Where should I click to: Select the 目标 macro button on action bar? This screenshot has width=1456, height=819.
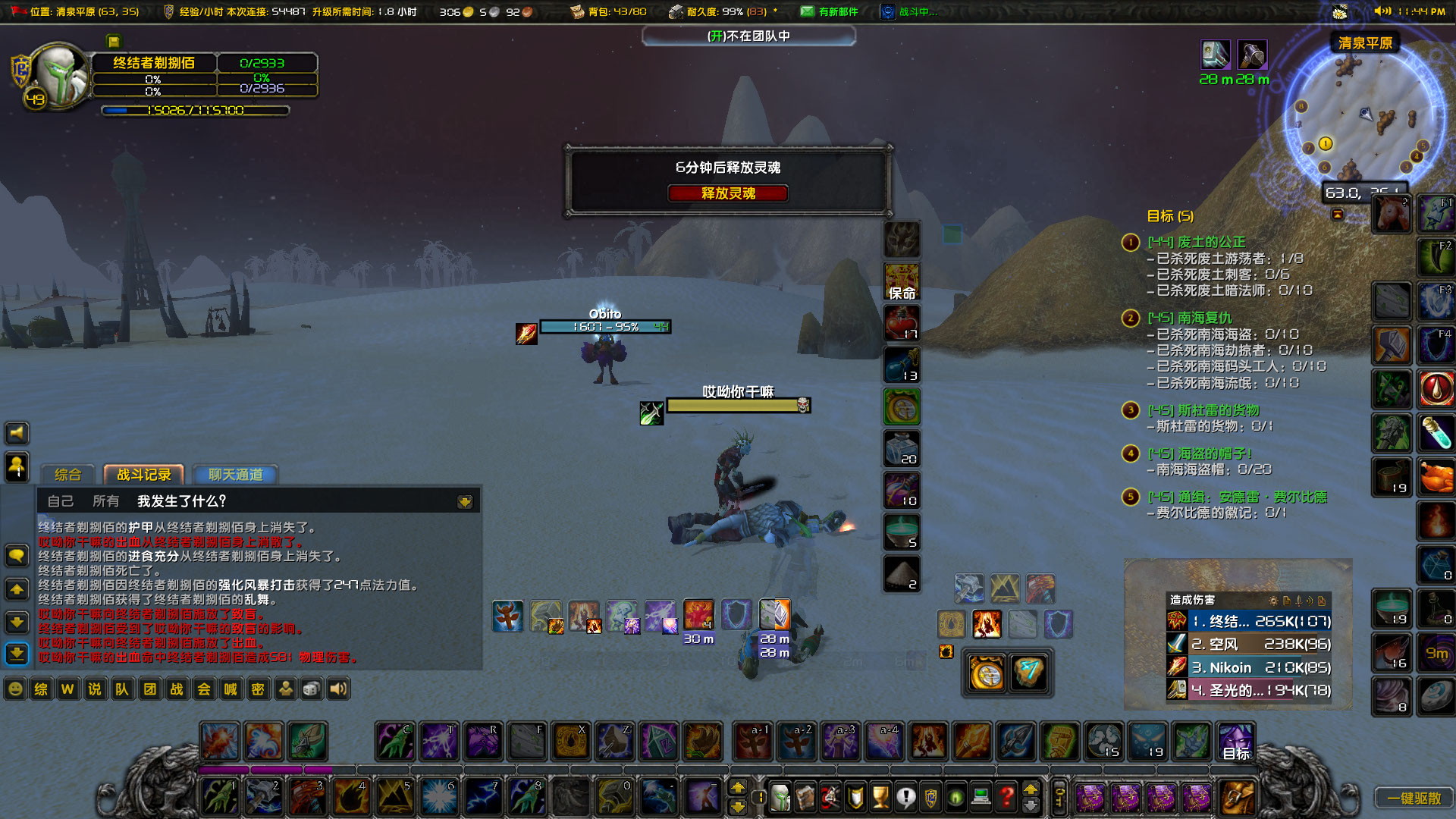coord(1235,742)
